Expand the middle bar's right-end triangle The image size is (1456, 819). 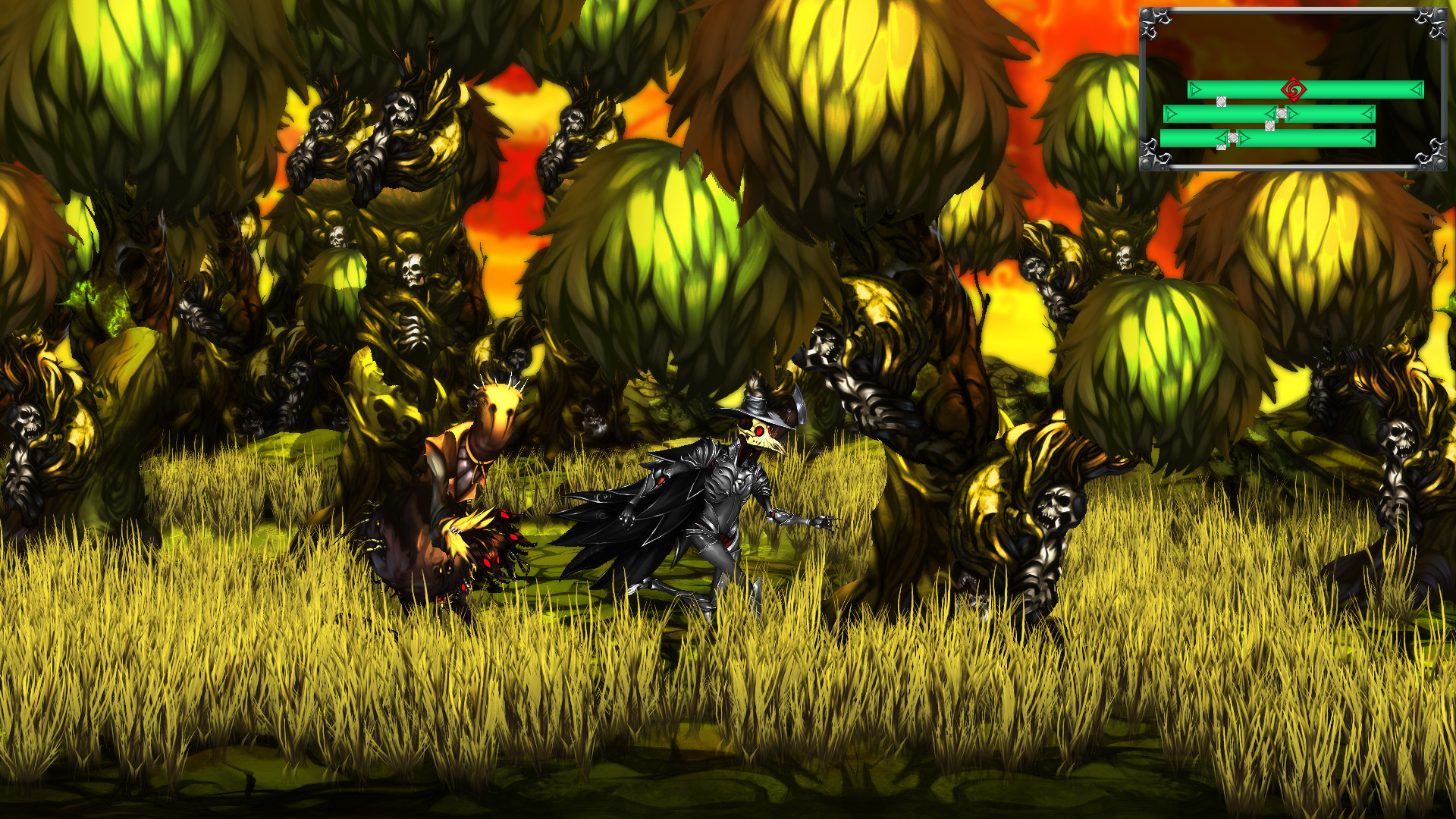pos(1368,114)
